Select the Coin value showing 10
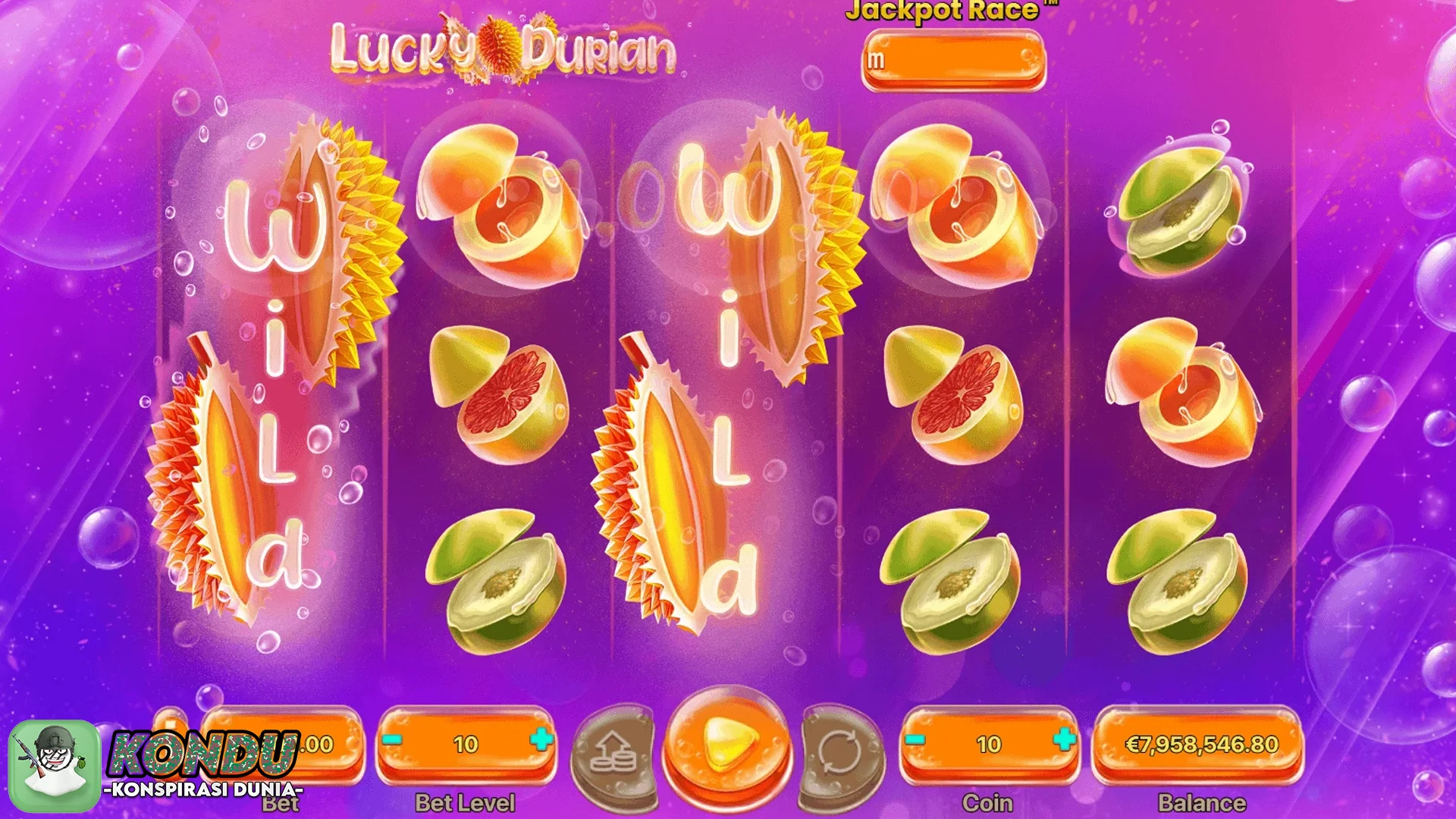This screenshot has width=1456, height=819. click(x=990, y=743)
